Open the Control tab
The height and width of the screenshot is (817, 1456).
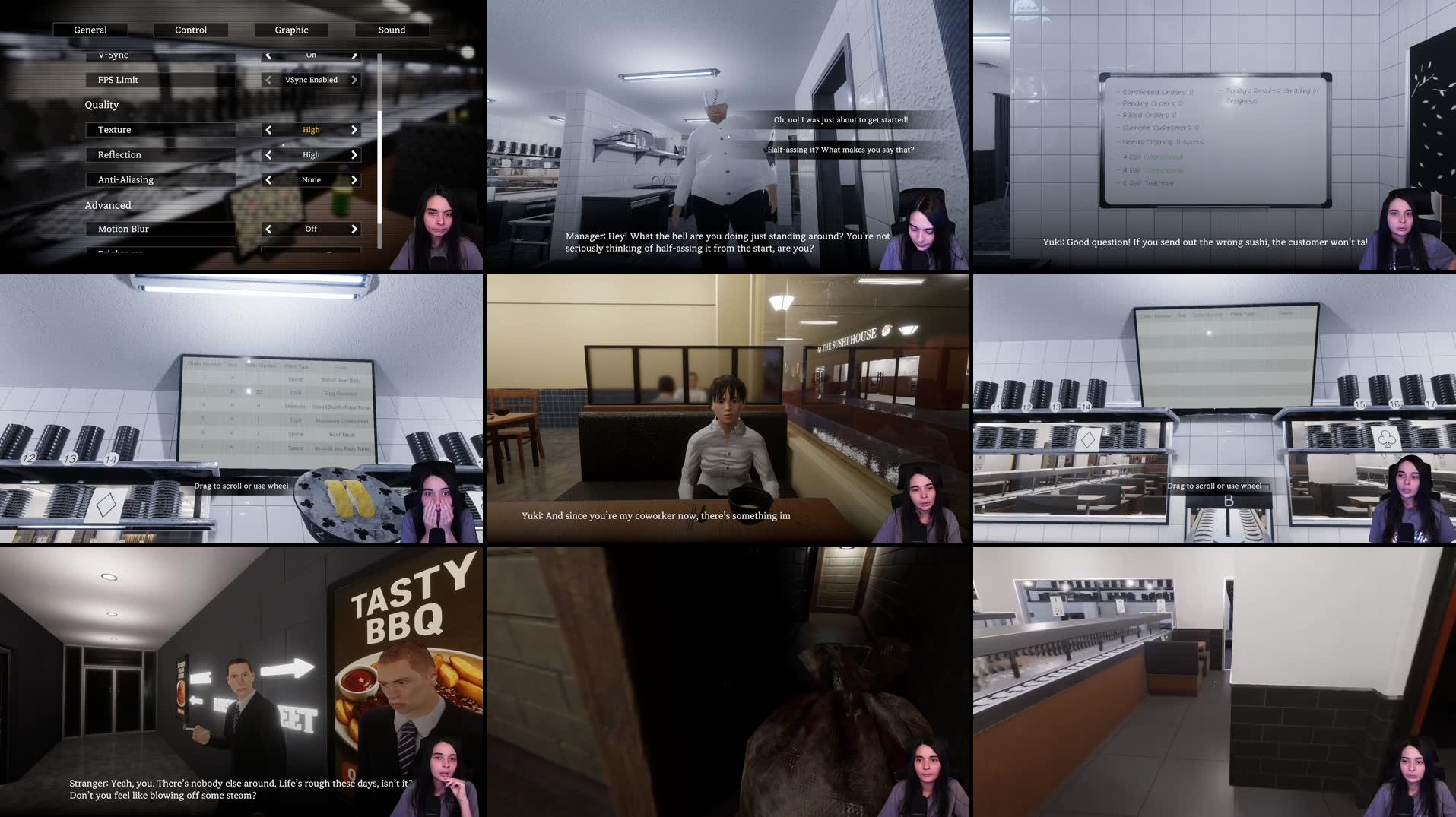point(191,30)
